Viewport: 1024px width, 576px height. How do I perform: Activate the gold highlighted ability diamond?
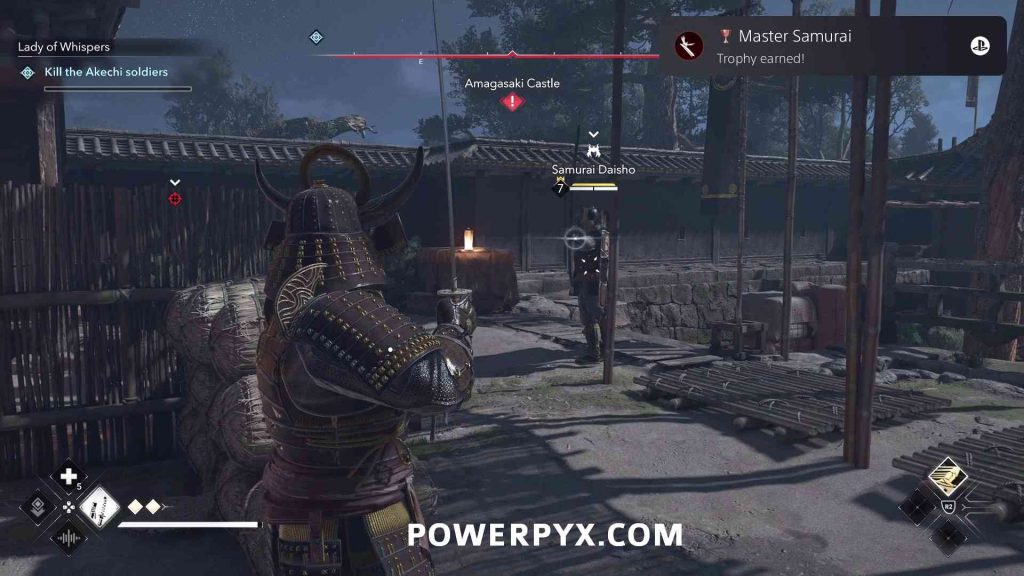click(x=944, y=478)
